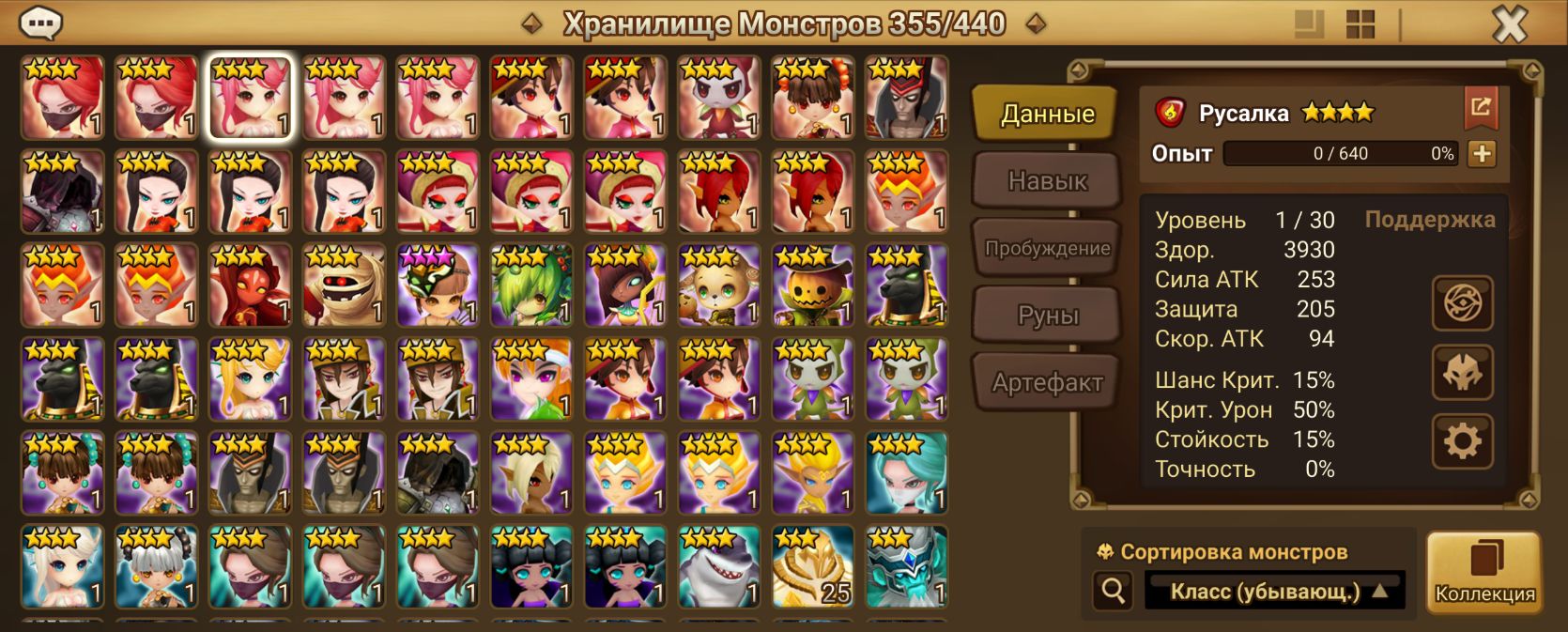Select the Руны tab
The height and width of the screenshot is (632, 1568).
tap(1047, 316)
